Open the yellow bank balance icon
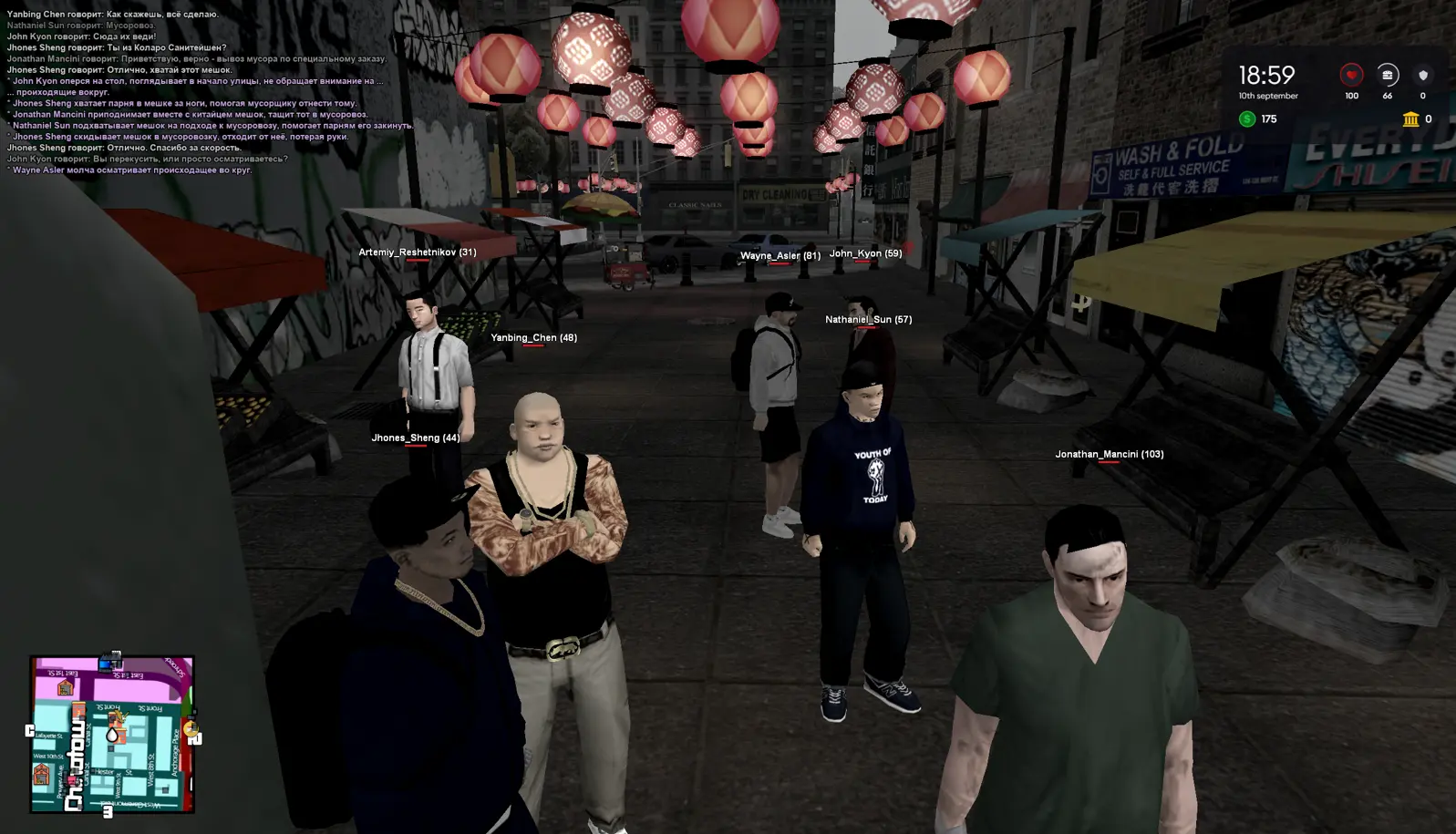This screenshot has height=834, width=1456. point(1410,119)
